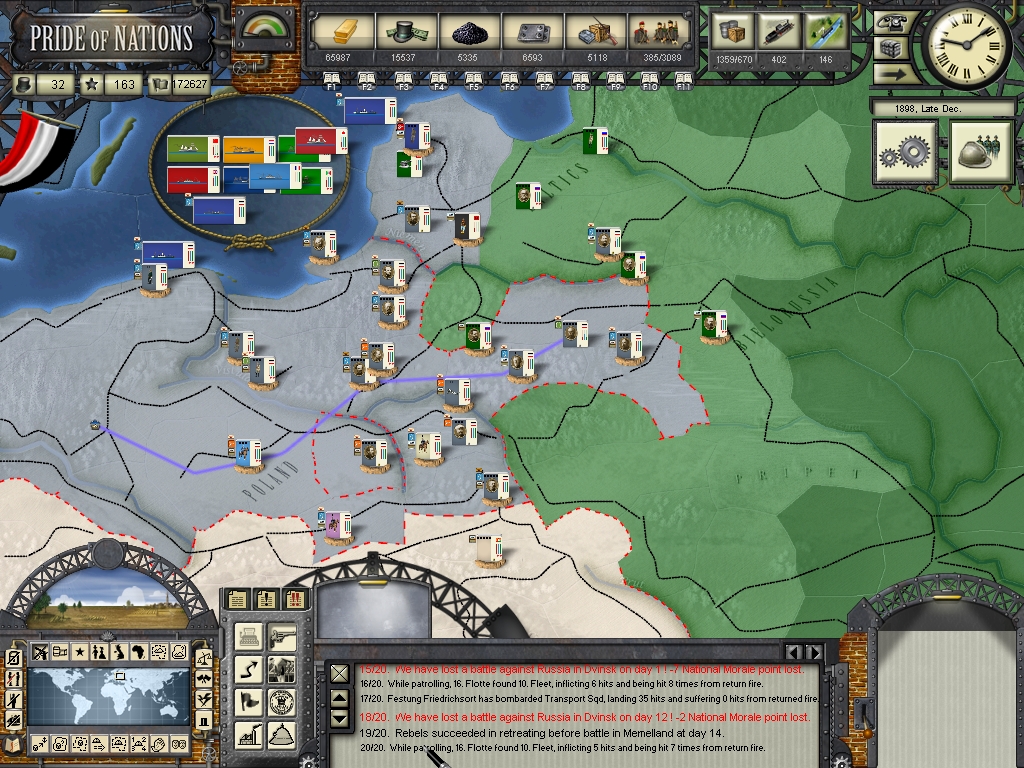Open the gears options button

coord(905,152)
